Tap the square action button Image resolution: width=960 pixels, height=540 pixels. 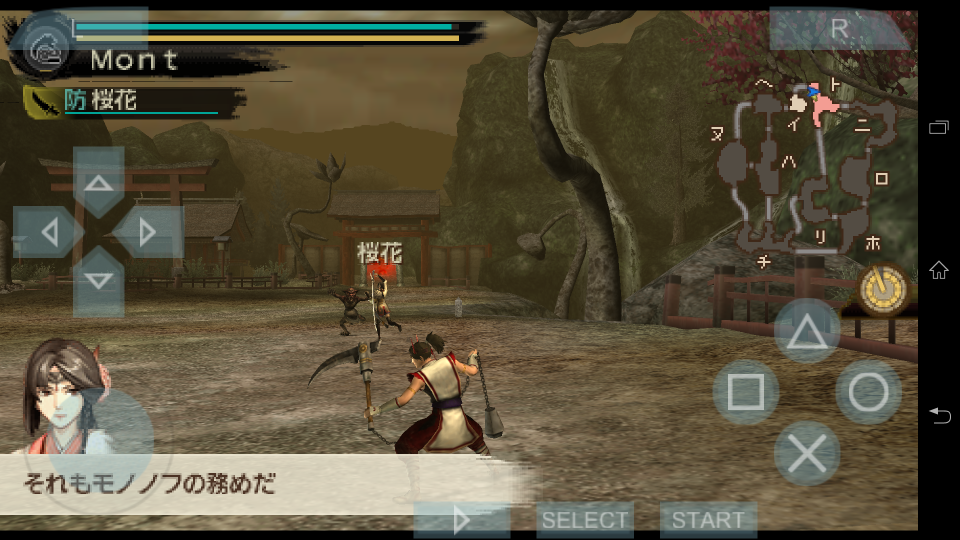pos(745,392)
